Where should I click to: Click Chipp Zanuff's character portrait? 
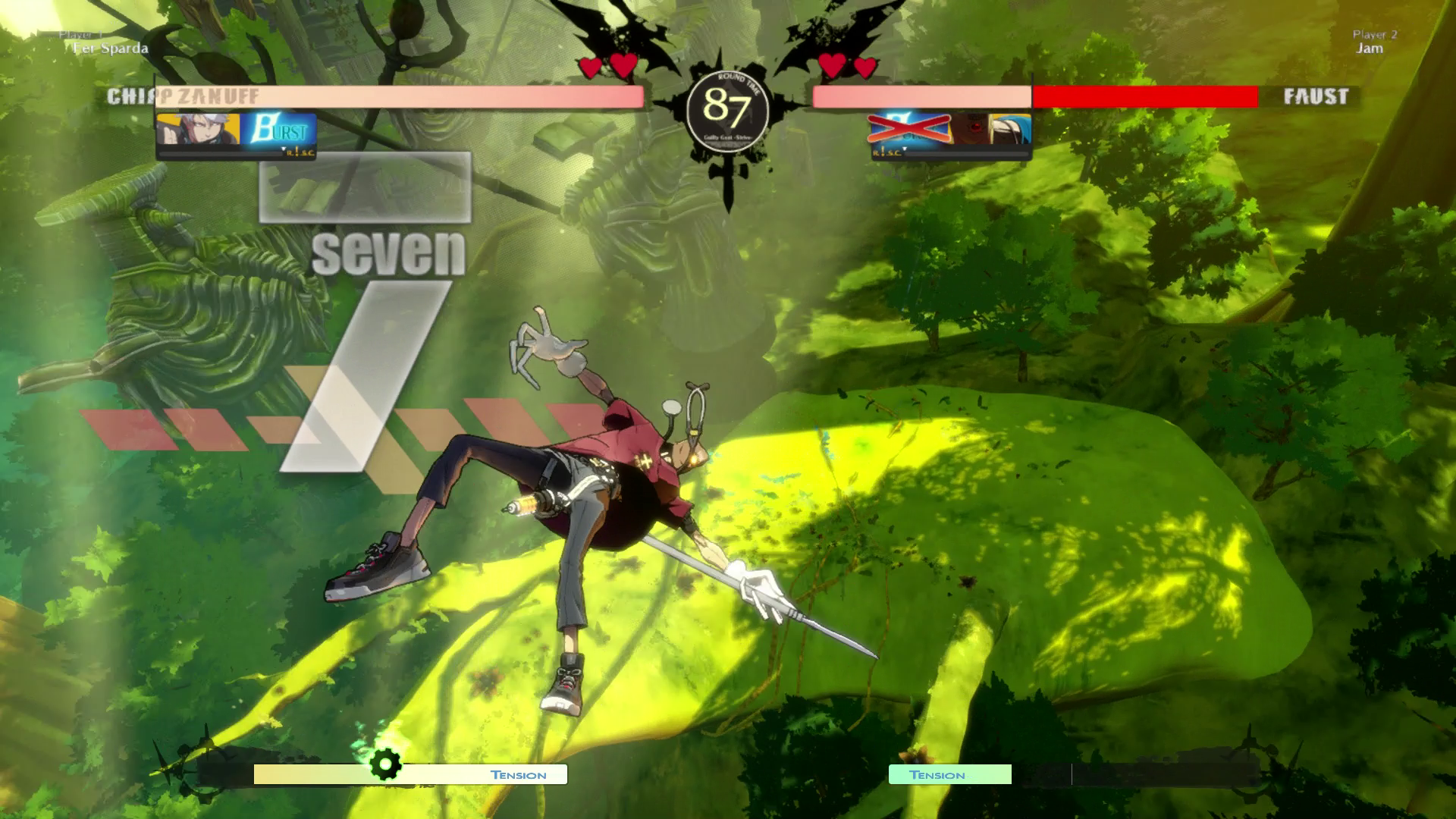(x=198, y=130)
